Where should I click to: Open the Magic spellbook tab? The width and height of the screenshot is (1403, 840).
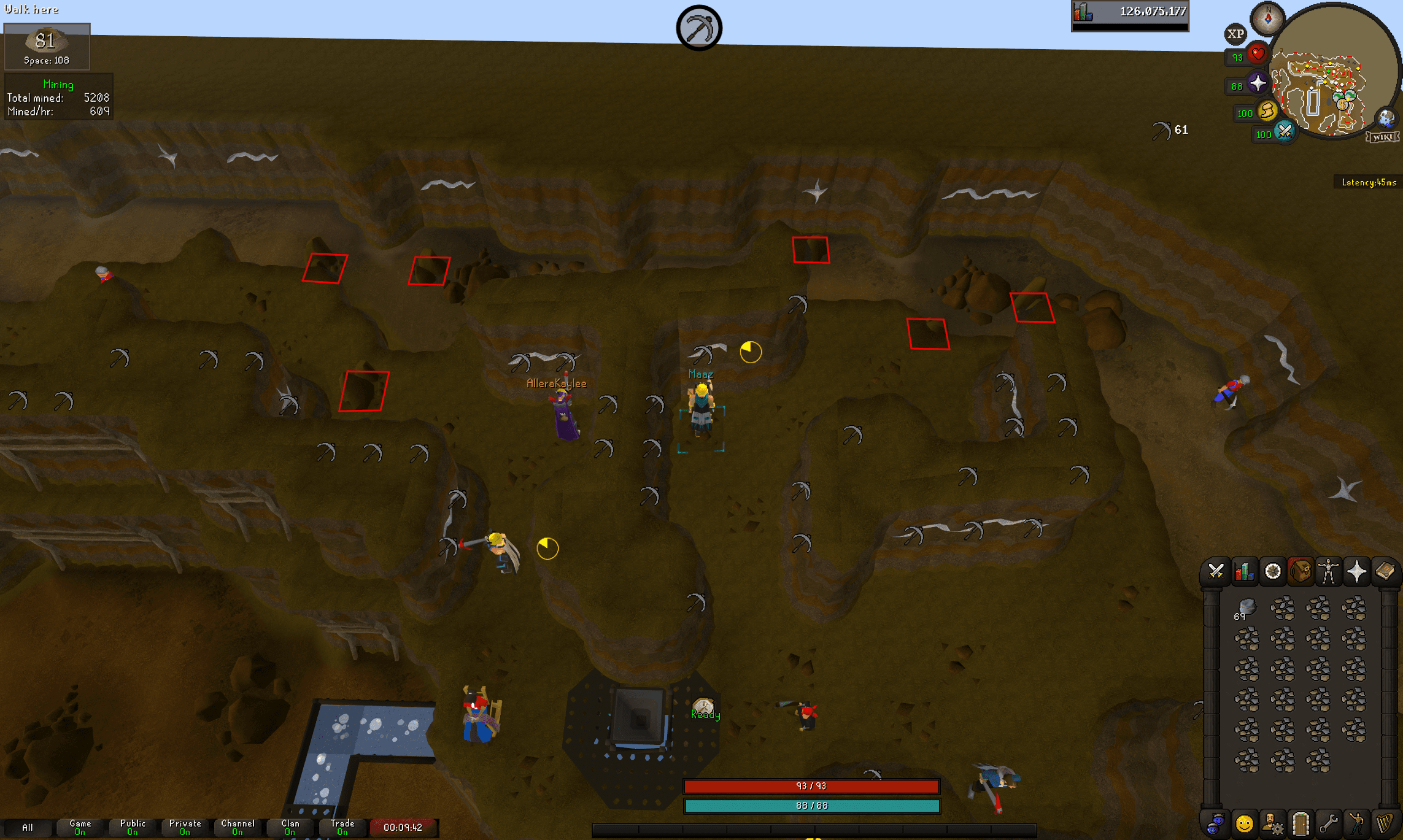(1386, 571)
